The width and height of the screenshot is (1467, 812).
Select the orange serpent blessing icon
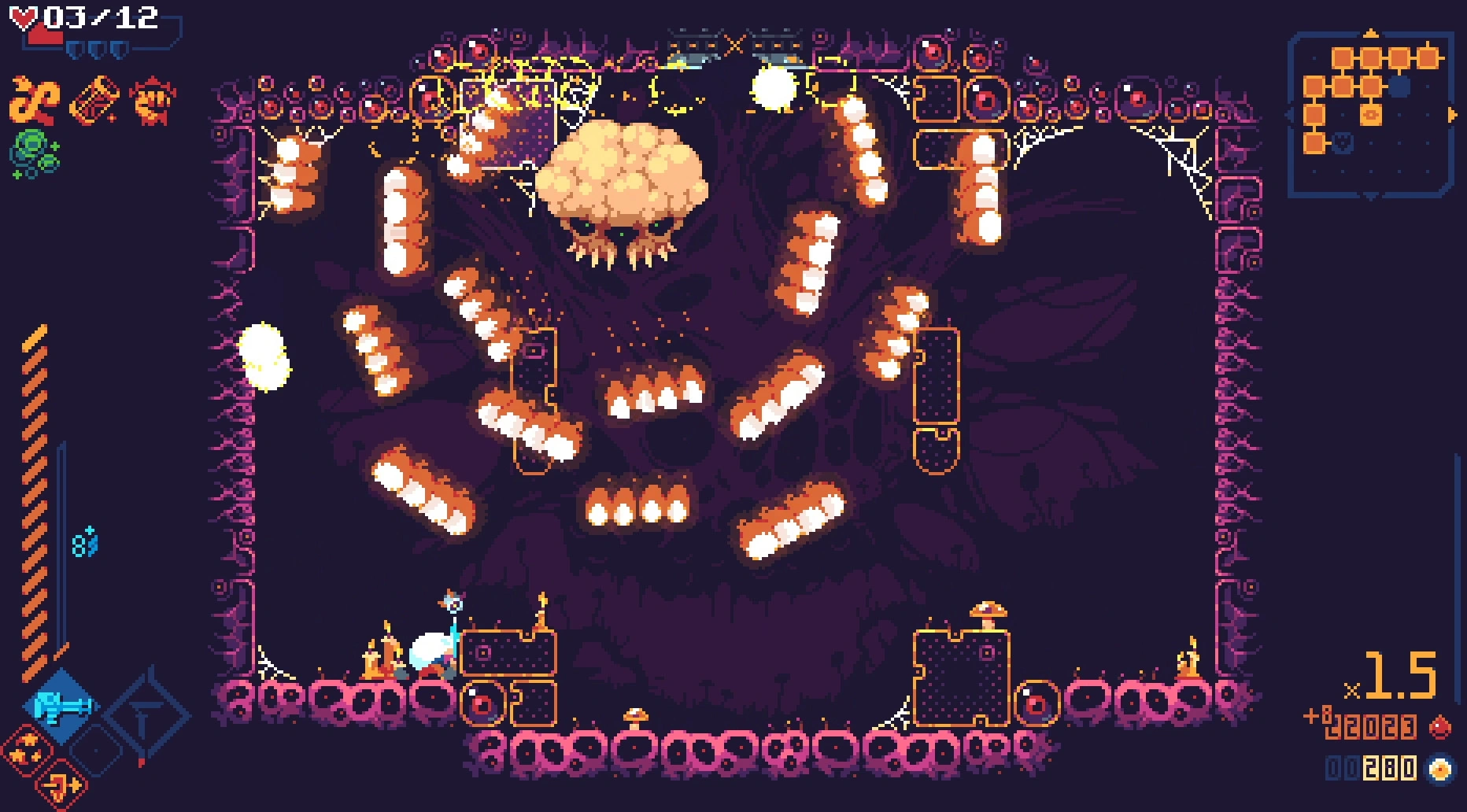pos(35,101)
